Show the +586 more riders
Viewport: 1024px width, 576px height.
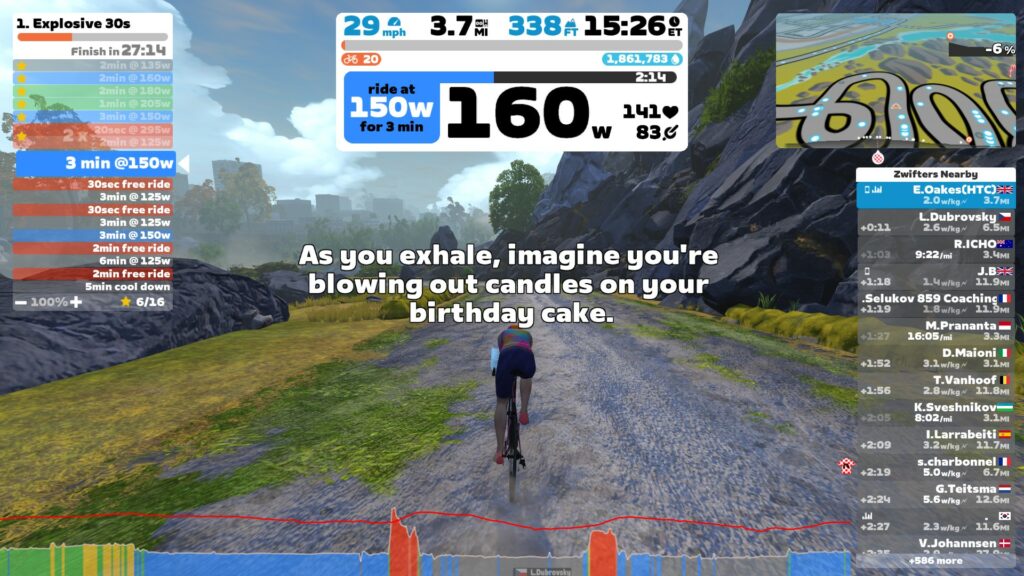935,561
